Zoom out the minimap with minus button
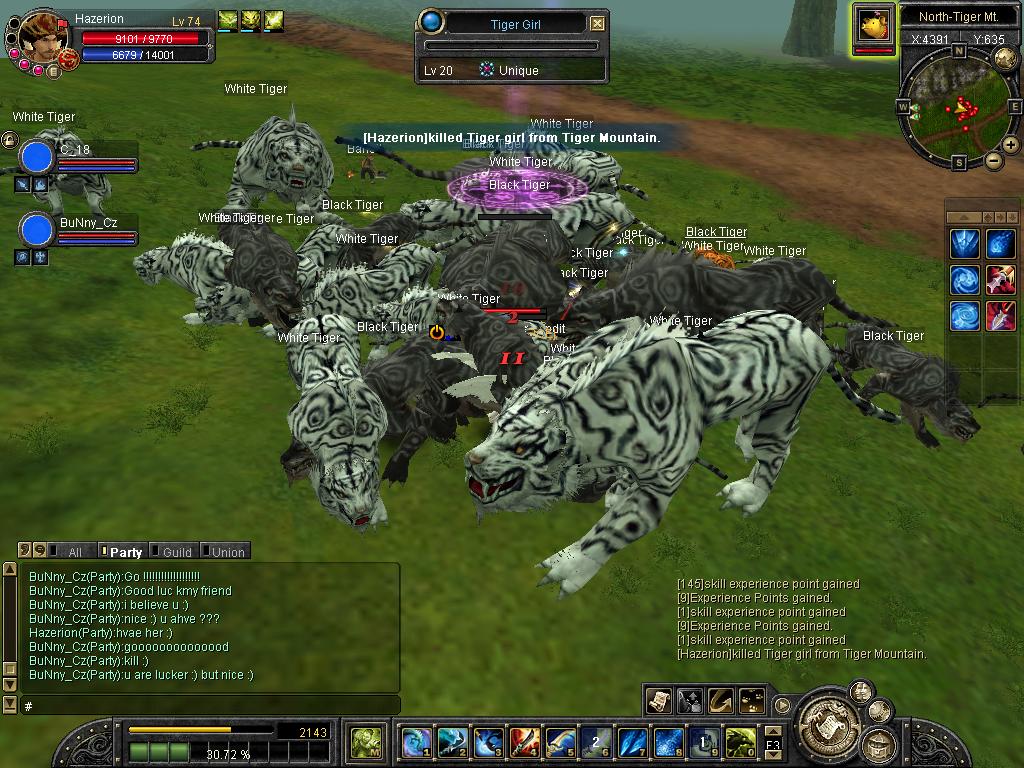This screenshot has width=1024, height=768. tap(994, 160)
